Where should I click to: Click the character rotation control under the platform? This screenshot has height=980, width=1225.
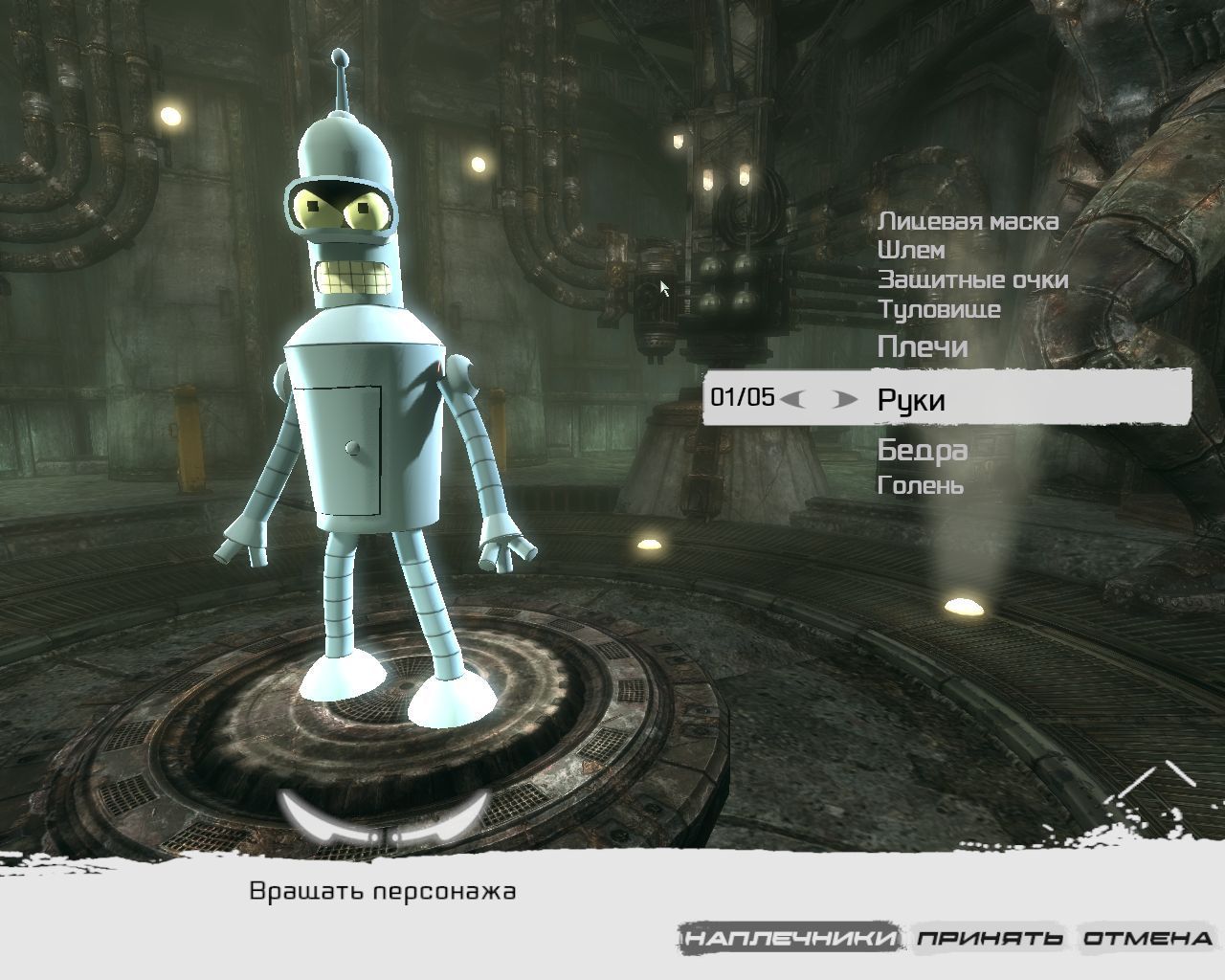tap(387, 818)
